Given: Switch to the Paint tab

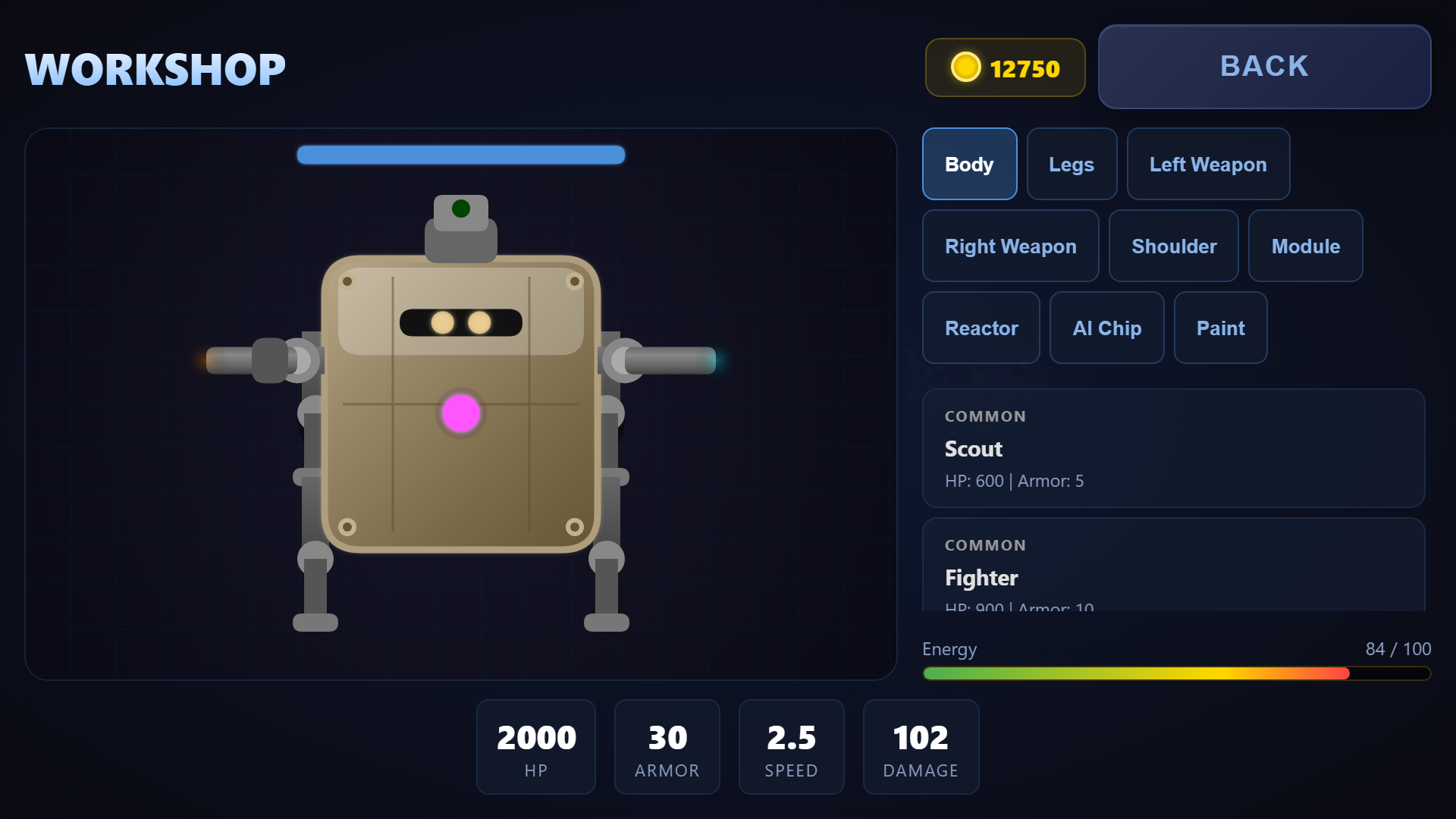Looking at the screenshot, I should tap(1220, 328).
